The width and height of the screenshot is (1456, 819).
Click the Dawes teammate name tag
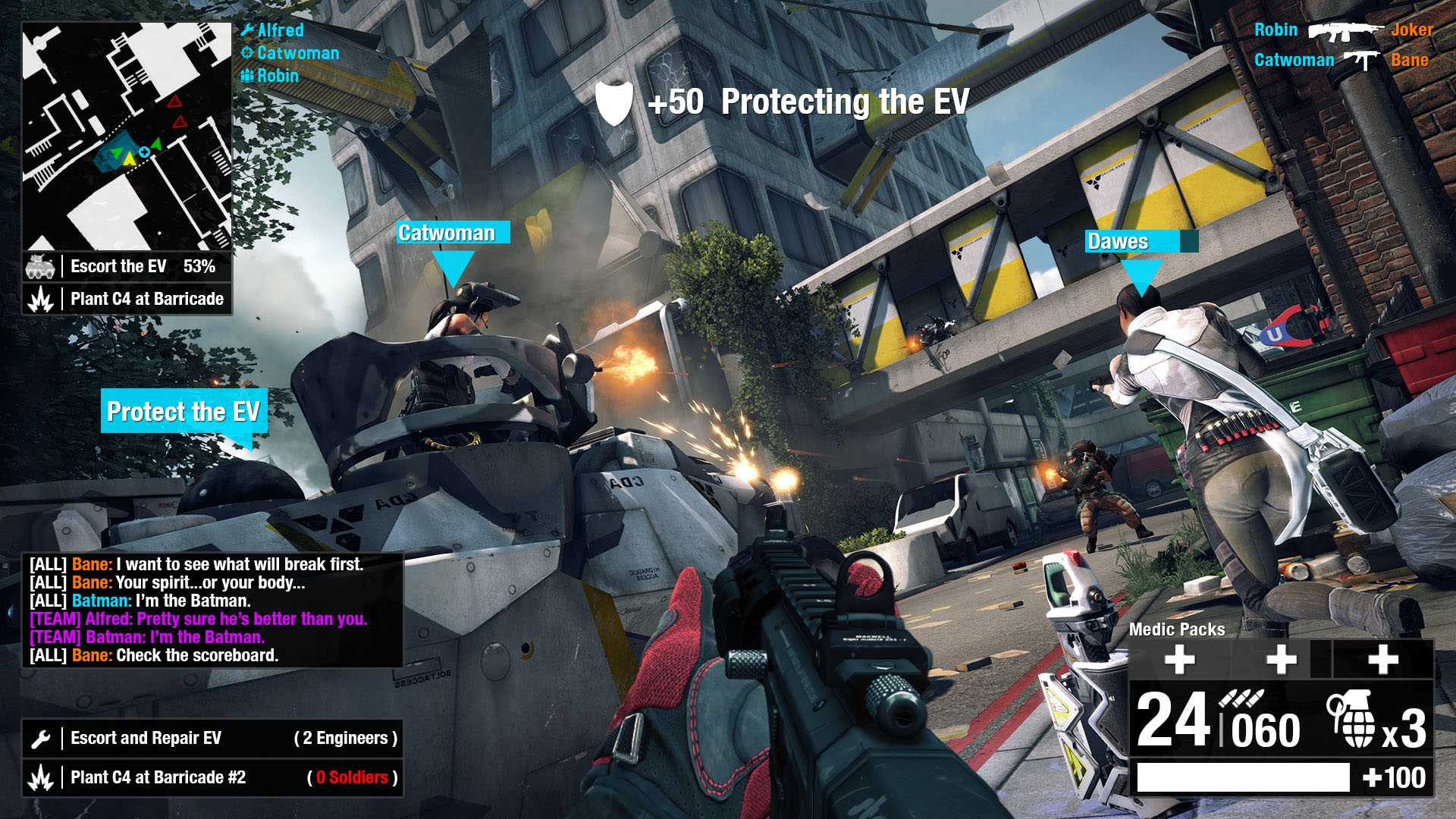coord(1131,241)
